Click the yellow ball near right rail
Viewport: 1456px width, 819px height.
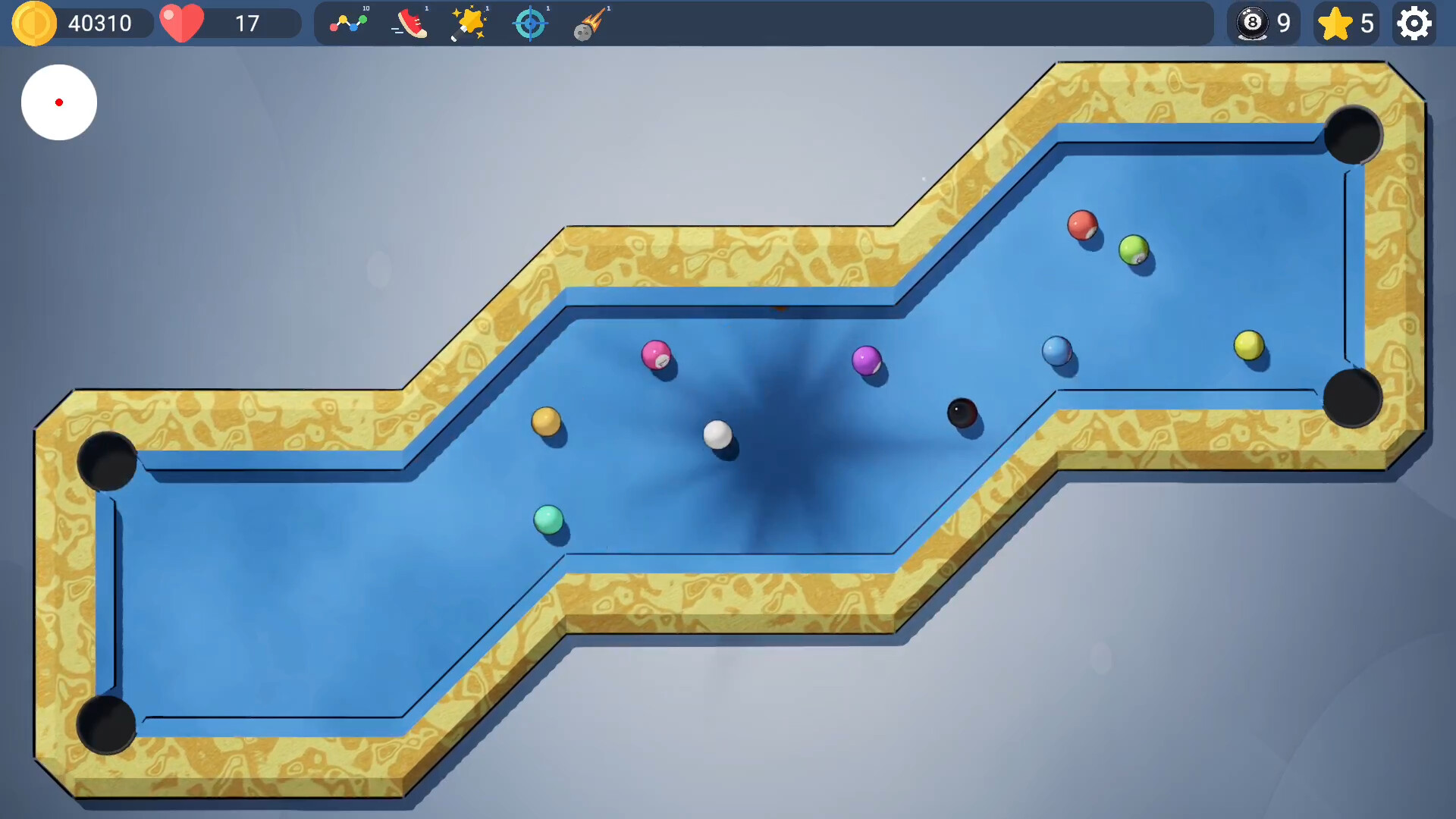click(1250, 346)
